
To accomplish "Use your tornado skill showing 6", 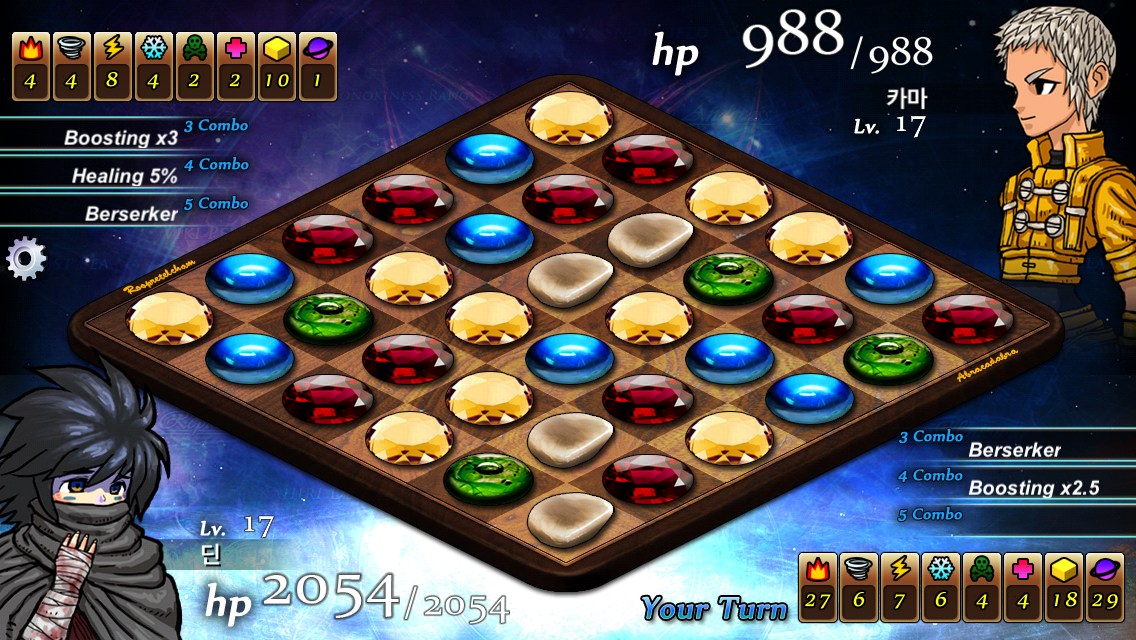I will [x=858, y=586].
